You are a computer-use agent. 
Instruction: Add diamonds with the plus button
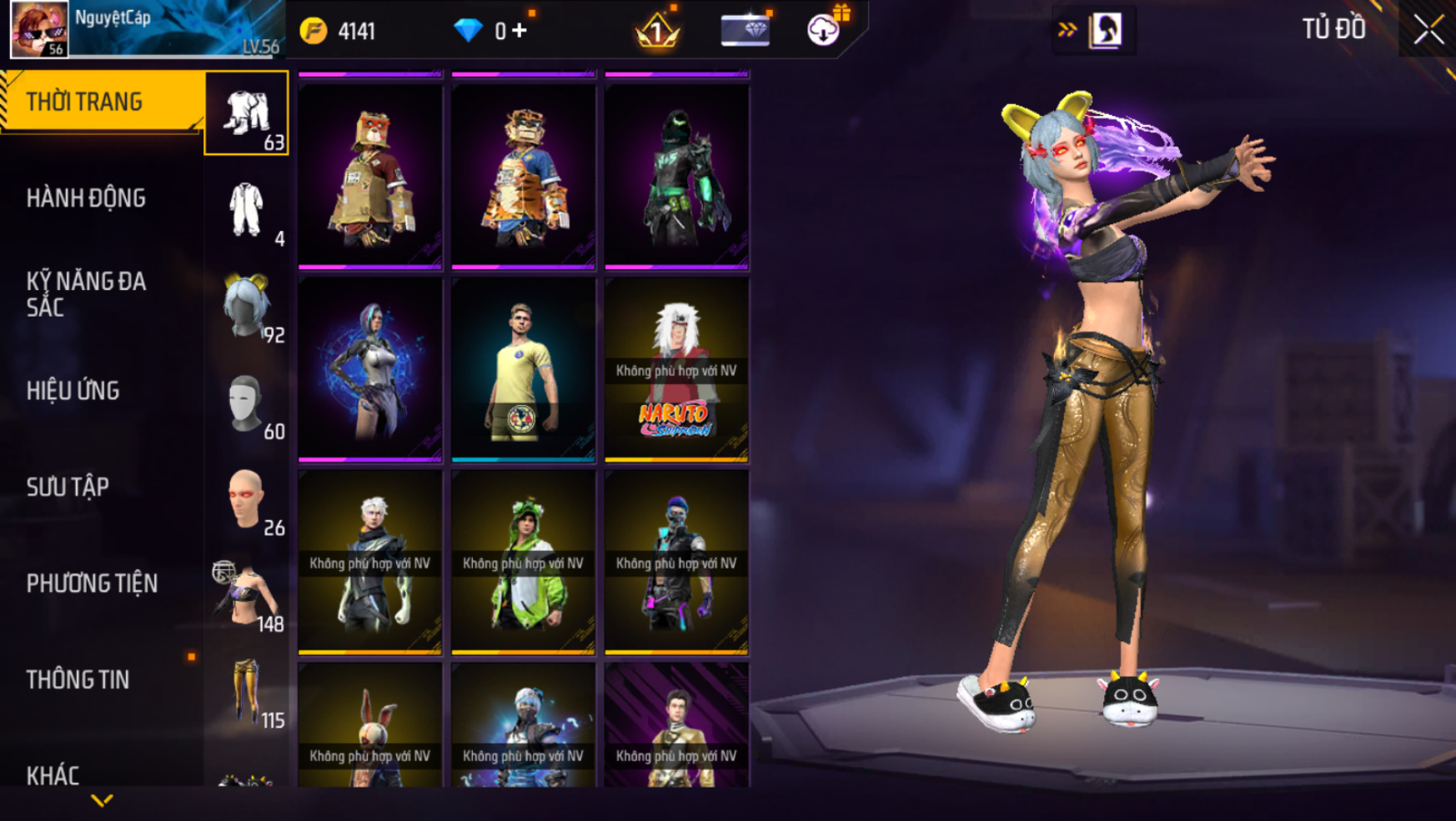click(520, 31)
